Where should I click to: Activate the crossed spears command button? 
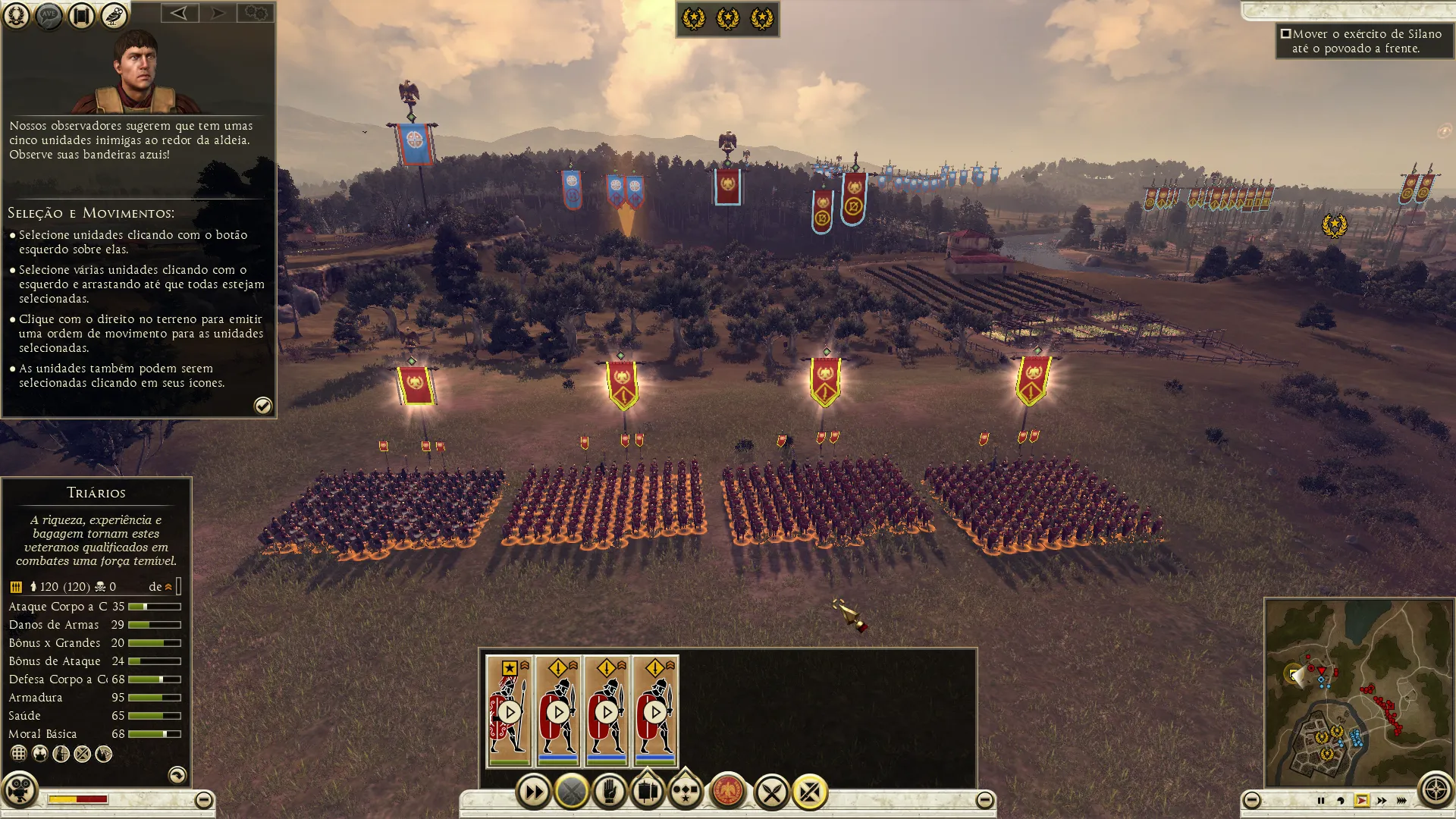pyautogui.click(x=772, y=793)
